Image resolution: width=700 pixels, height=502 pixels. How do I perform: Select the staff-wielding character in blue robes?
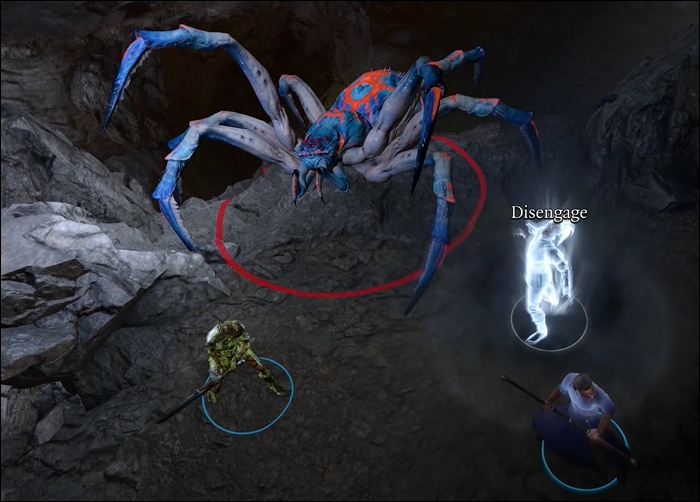pos(580,415)
